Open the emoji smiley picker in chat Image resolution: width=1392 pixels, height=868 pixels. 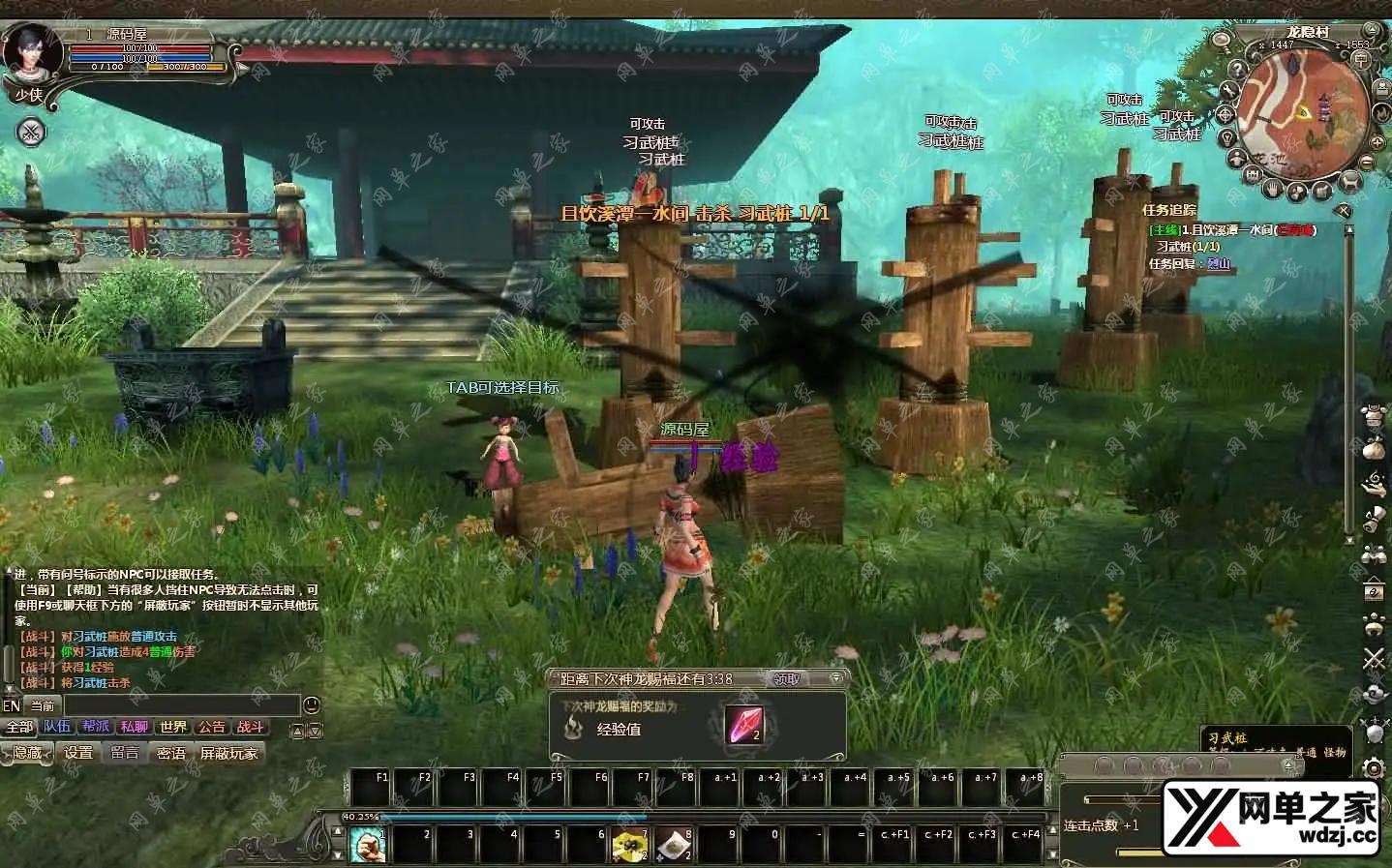click(312, 705)
